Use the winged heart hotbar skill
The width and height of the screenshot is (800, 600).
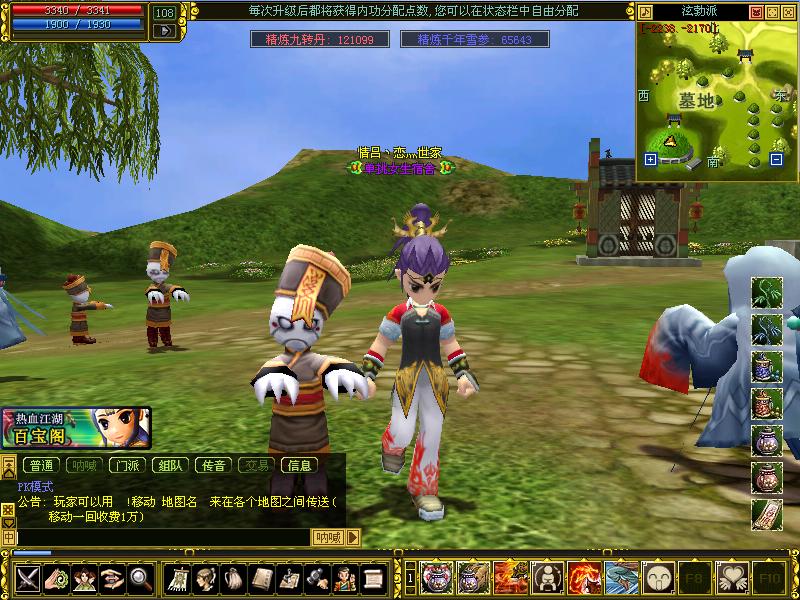click(731, 577)
